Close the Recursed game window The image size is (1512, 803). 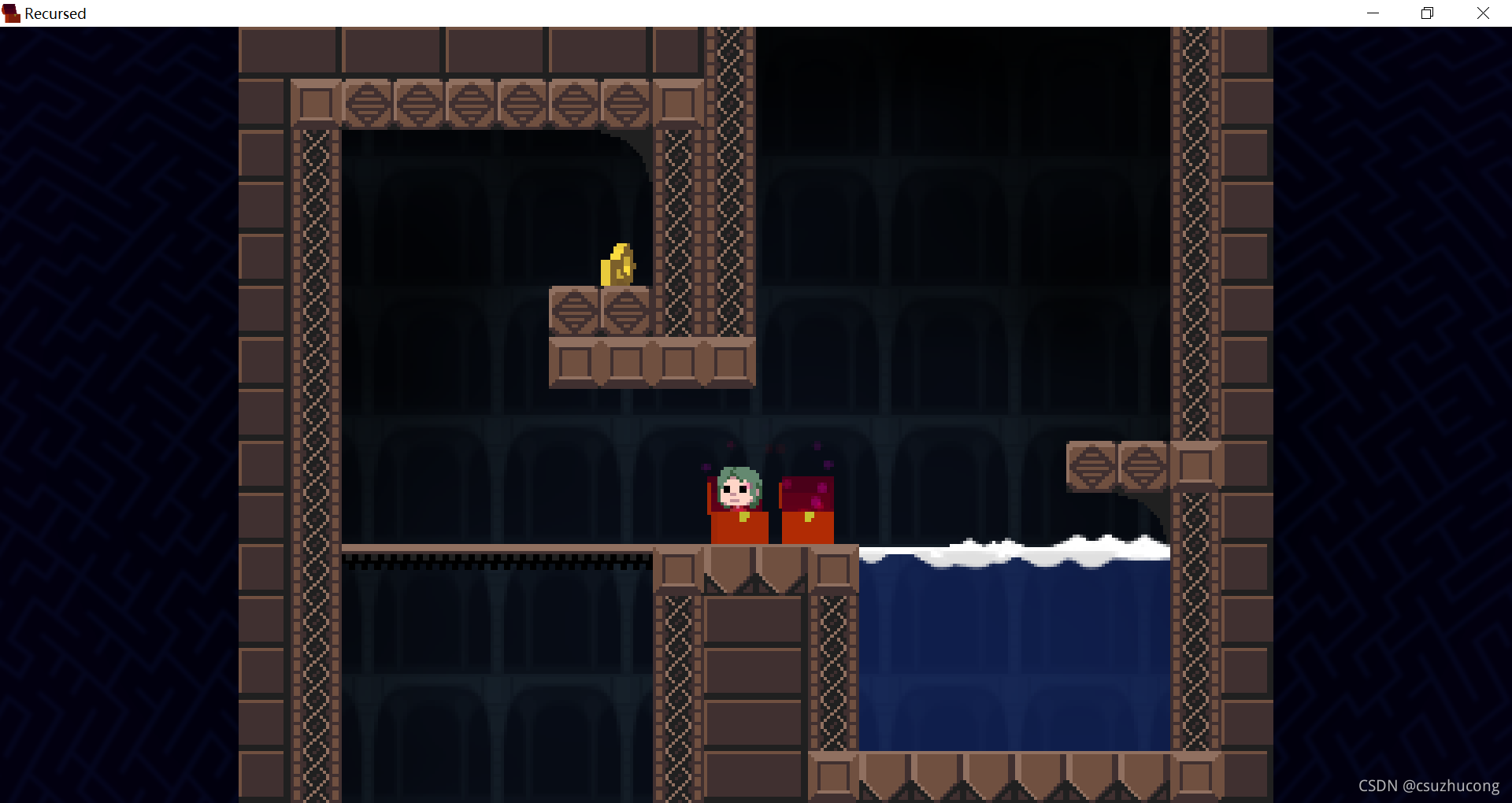pos(1483,13)
